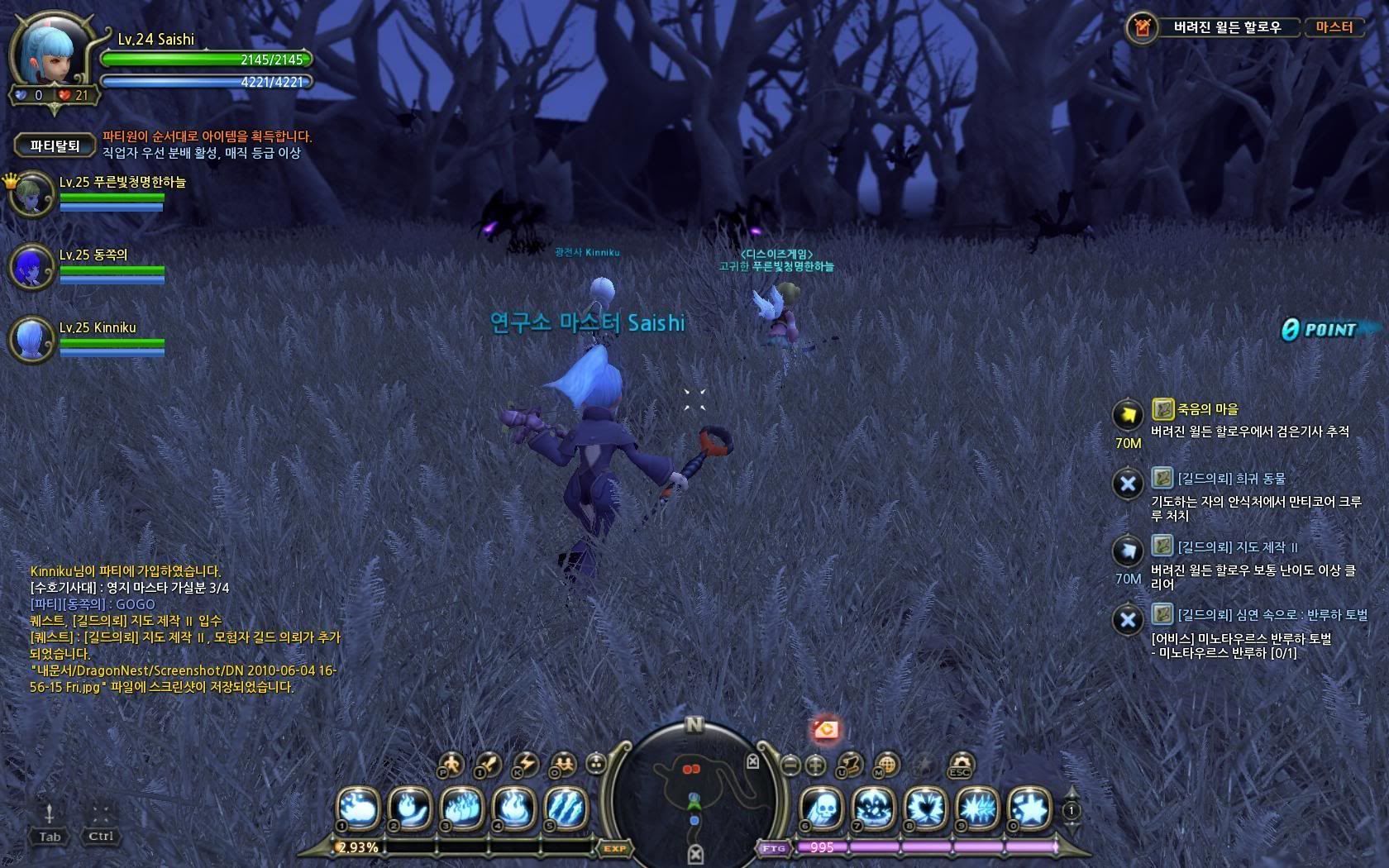Image resolution: width=1389 pixels, height=868 pixels.
Task: Open the character info menu icon (P)
Action: pos(451,764)
